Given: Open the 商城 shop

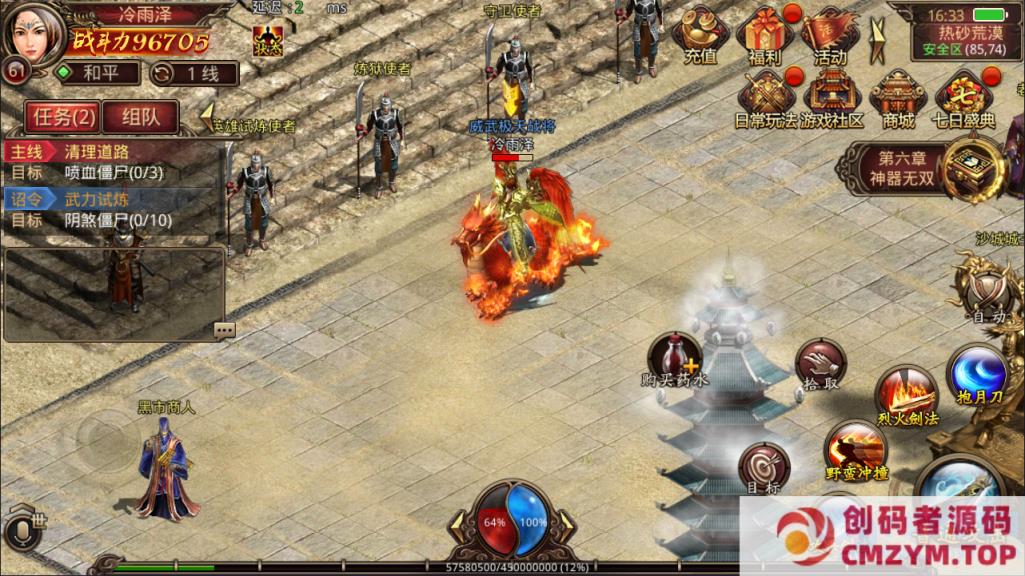Looking at the screenshot, I should (x=898, y=99).
